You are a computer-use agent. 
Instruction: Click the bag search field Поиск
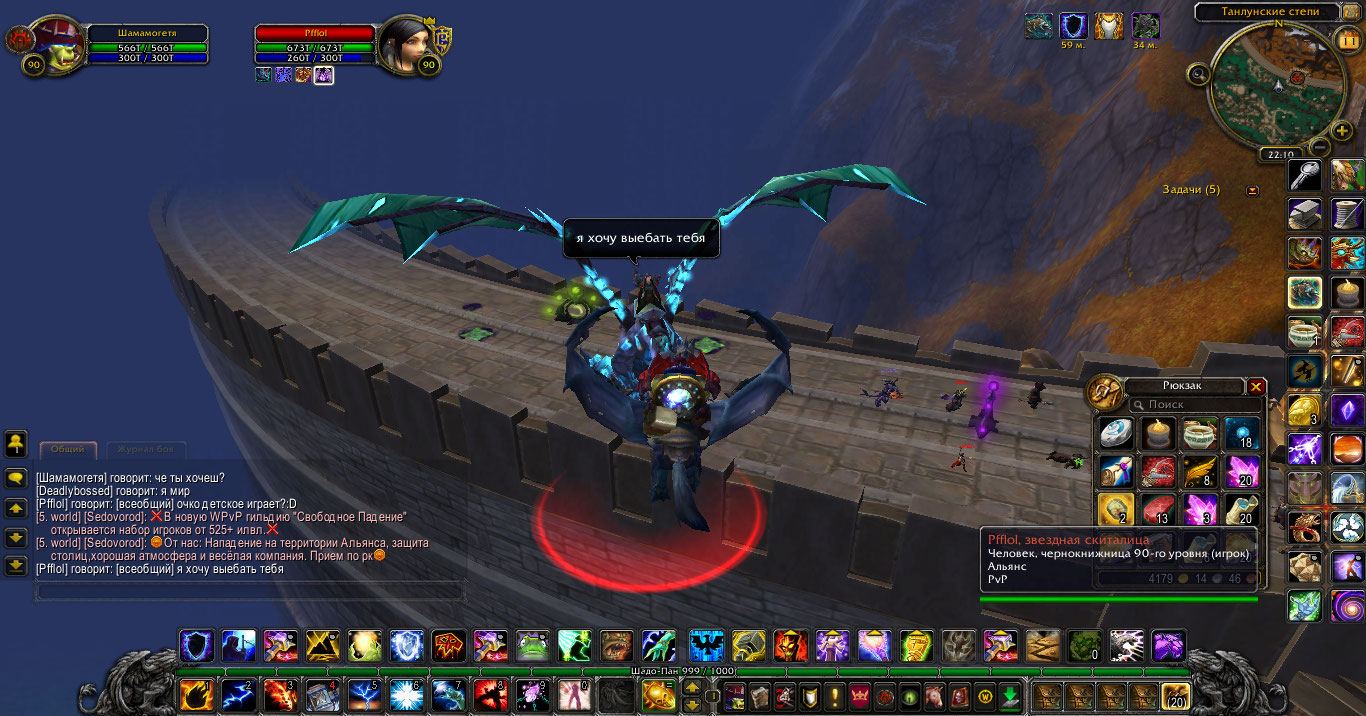[1195, 405]
